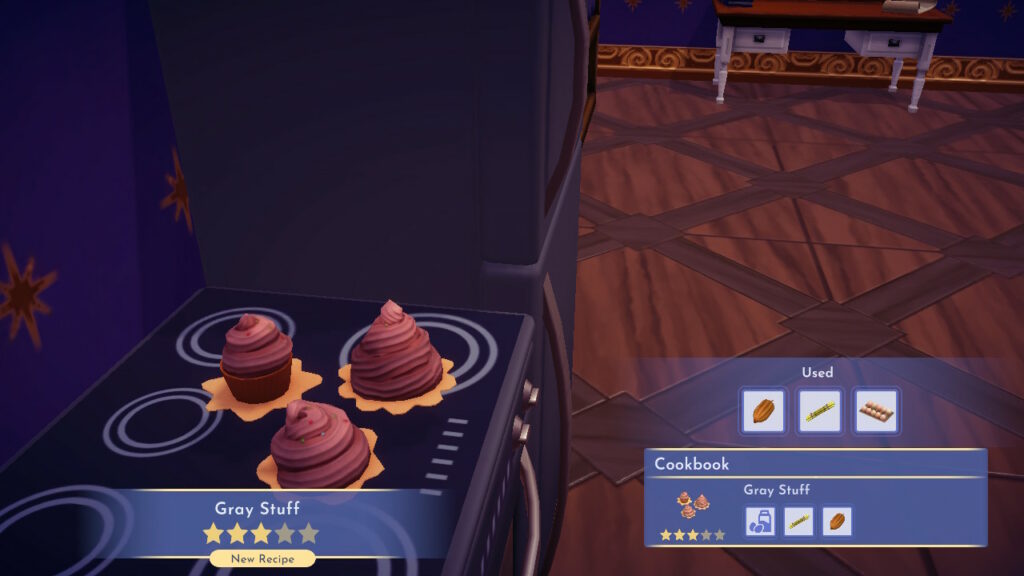This screenshot has width=1024, height=576.
Task: Open the Gray Stuff cupcake thumbnail in Cookbook
Action: coord(692,504)
